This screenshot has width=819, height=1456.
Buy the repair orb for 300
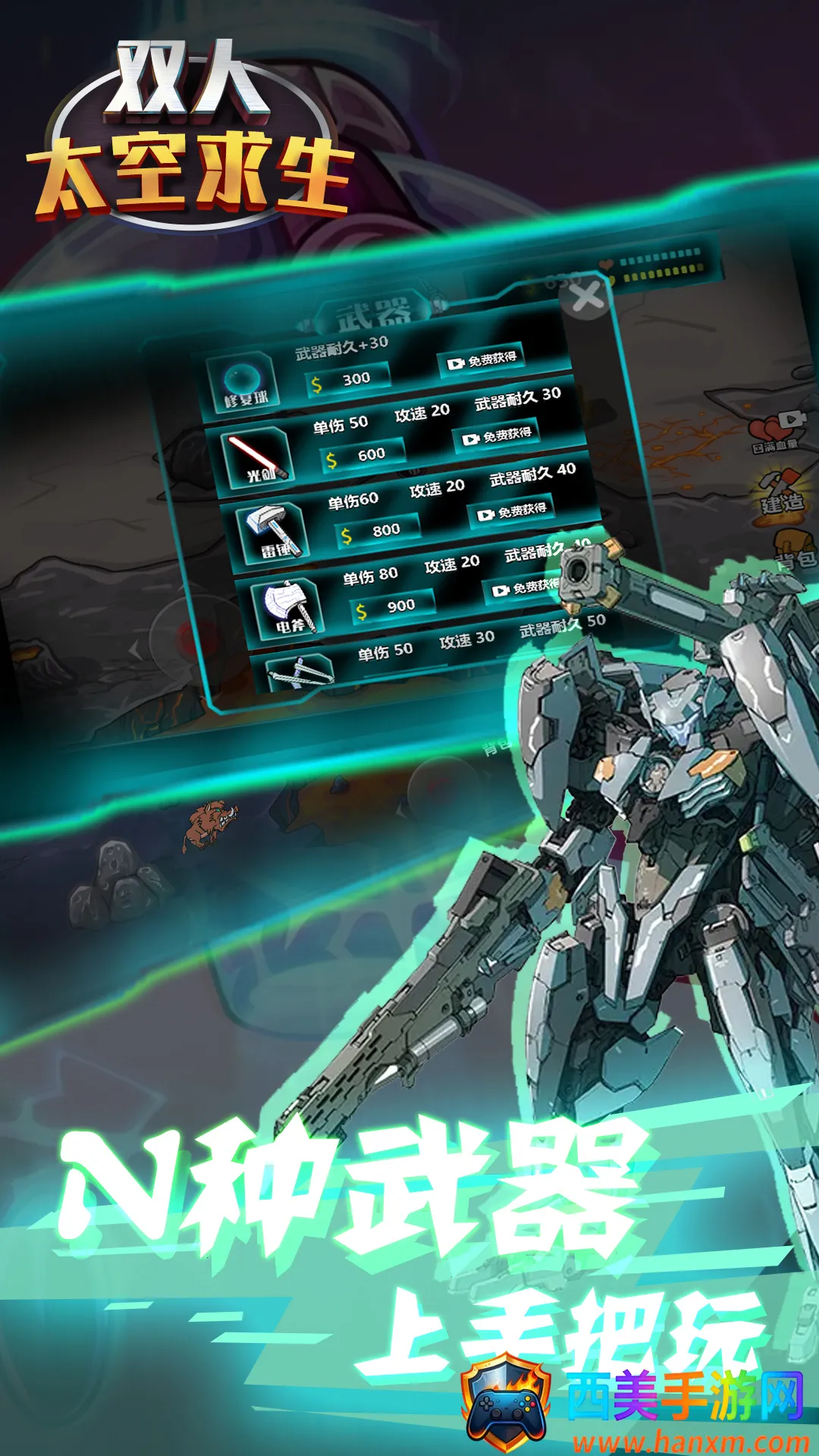click(x=349, y=379)
